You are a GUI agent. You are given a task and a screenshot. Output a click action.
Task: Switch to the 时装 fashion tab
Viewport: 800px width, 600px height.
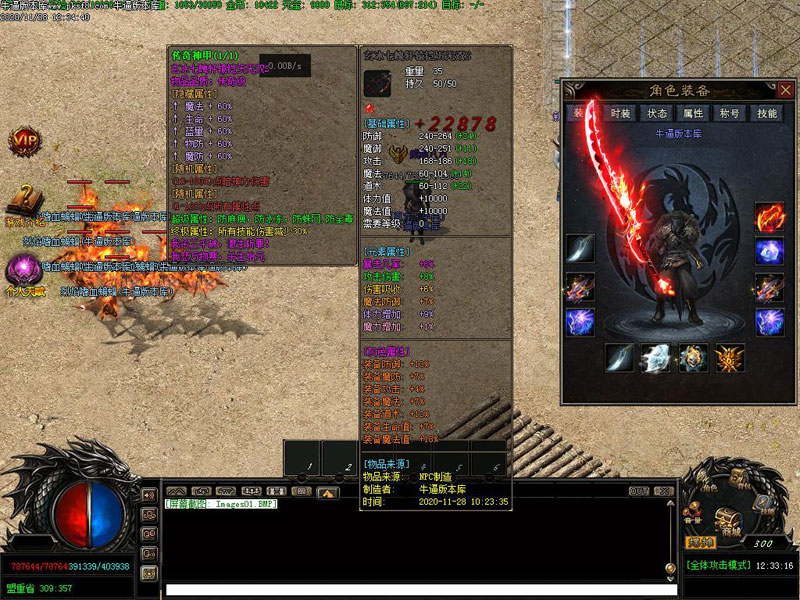pos(620,114)
